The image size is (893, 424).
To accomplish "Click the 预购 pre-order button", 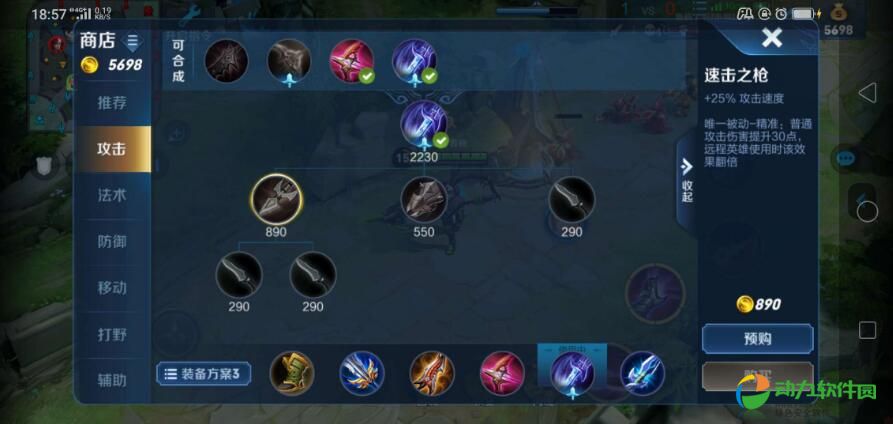I will [757, 339].
